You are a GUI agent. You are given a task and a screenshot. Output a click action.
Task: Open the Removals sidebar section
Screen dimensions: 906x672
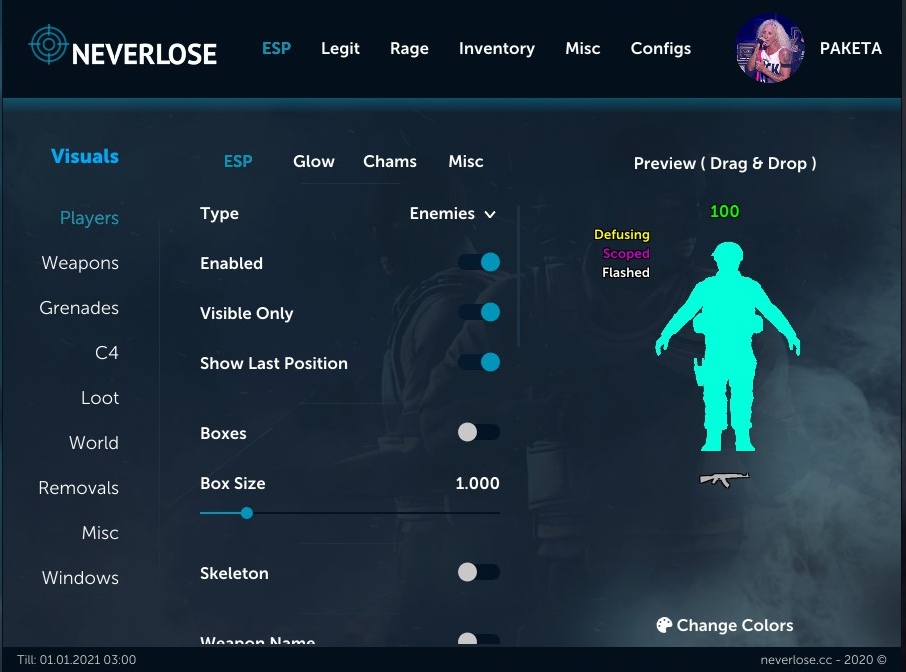pos(78,488)
